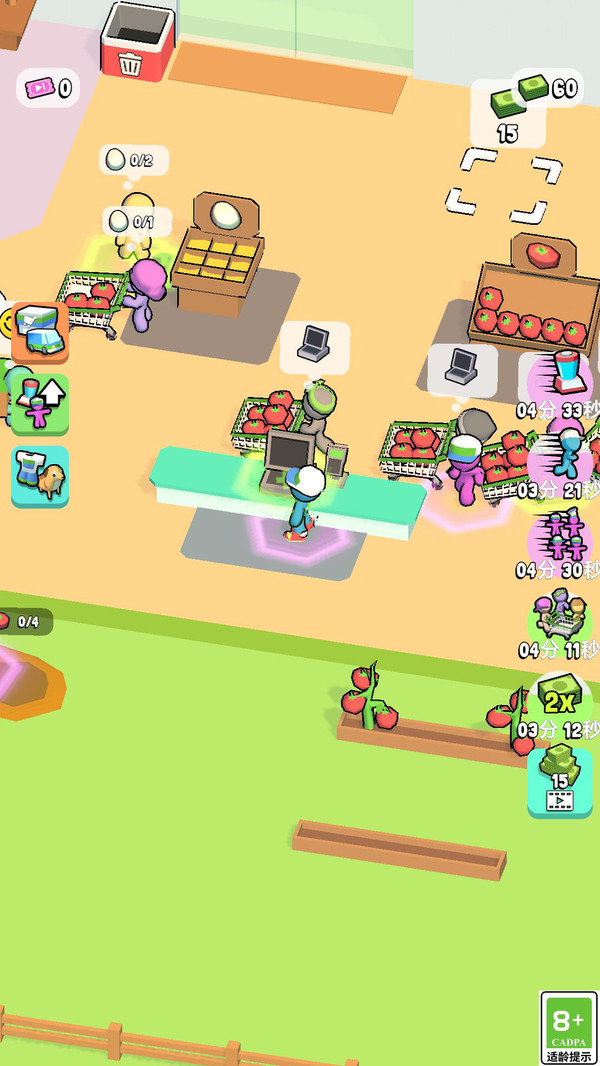The width and height of the screenshot is (600, 1066).
Task: Activate the 2x cash boost
Action: pos(562,697)
